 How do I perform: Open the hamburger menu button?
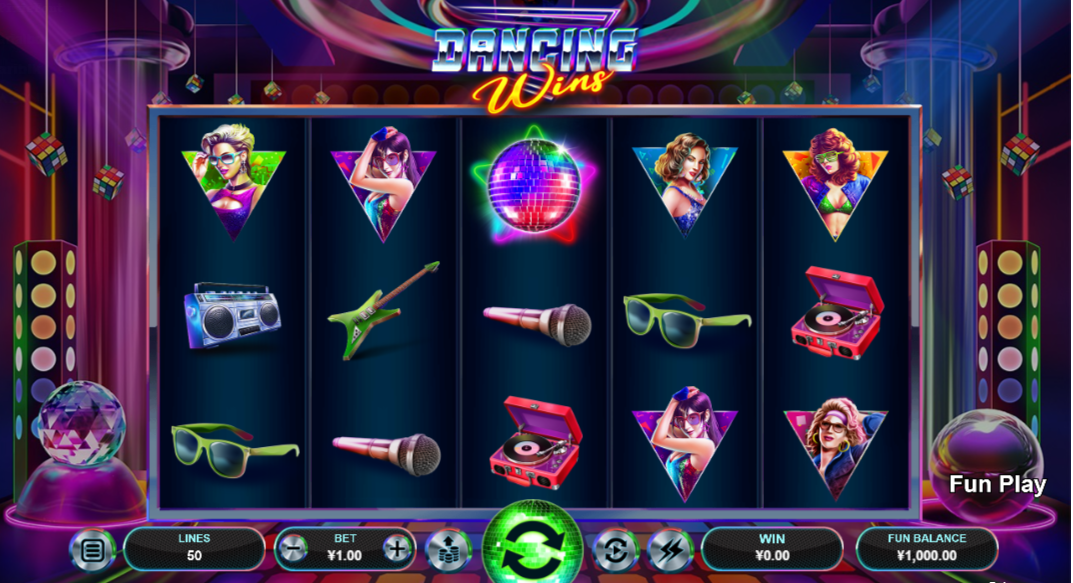92,549
